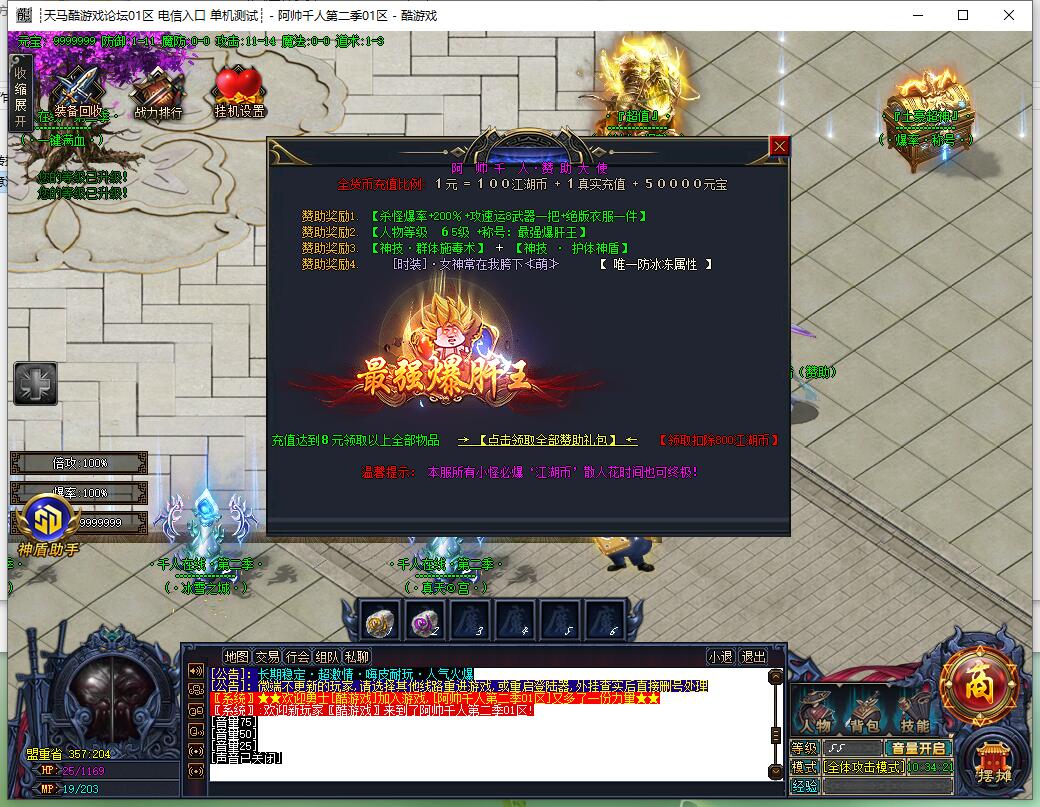
Task: Click the 退出 exit button
Action: [753, 657]
